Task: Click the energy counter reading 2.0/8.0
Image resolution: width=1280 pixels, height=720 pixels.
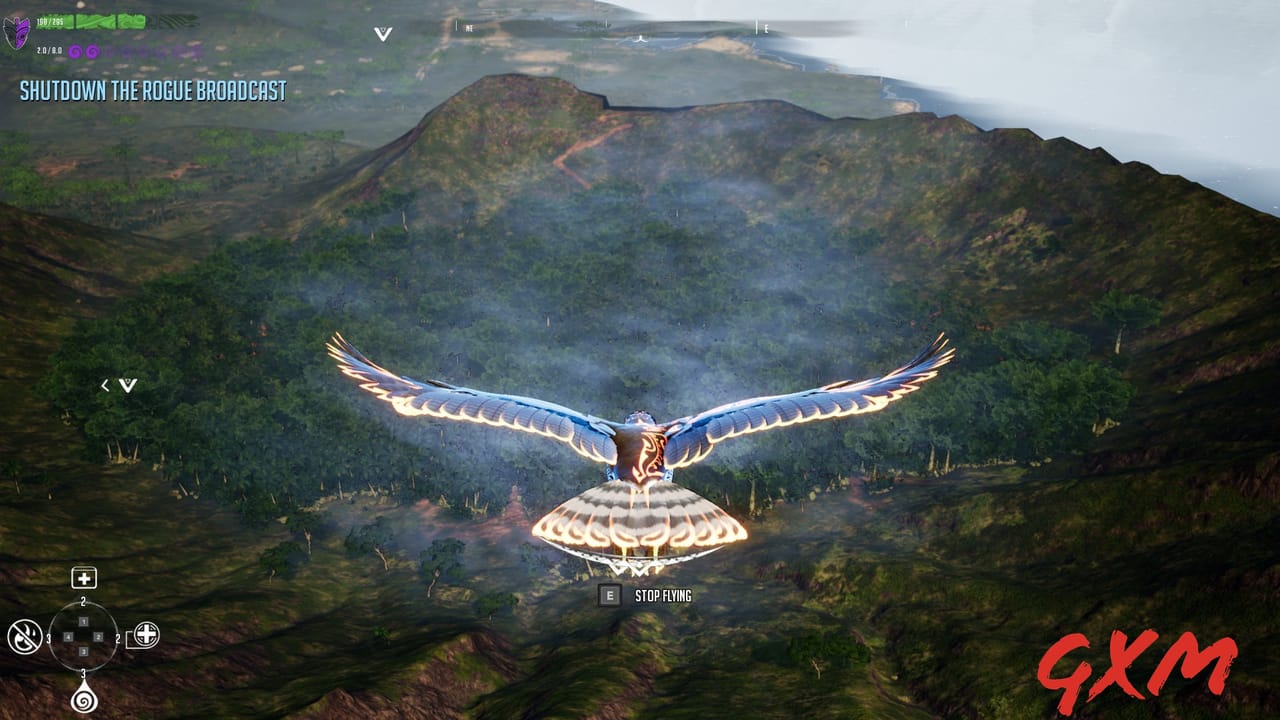Action: [x=49, y=50]
